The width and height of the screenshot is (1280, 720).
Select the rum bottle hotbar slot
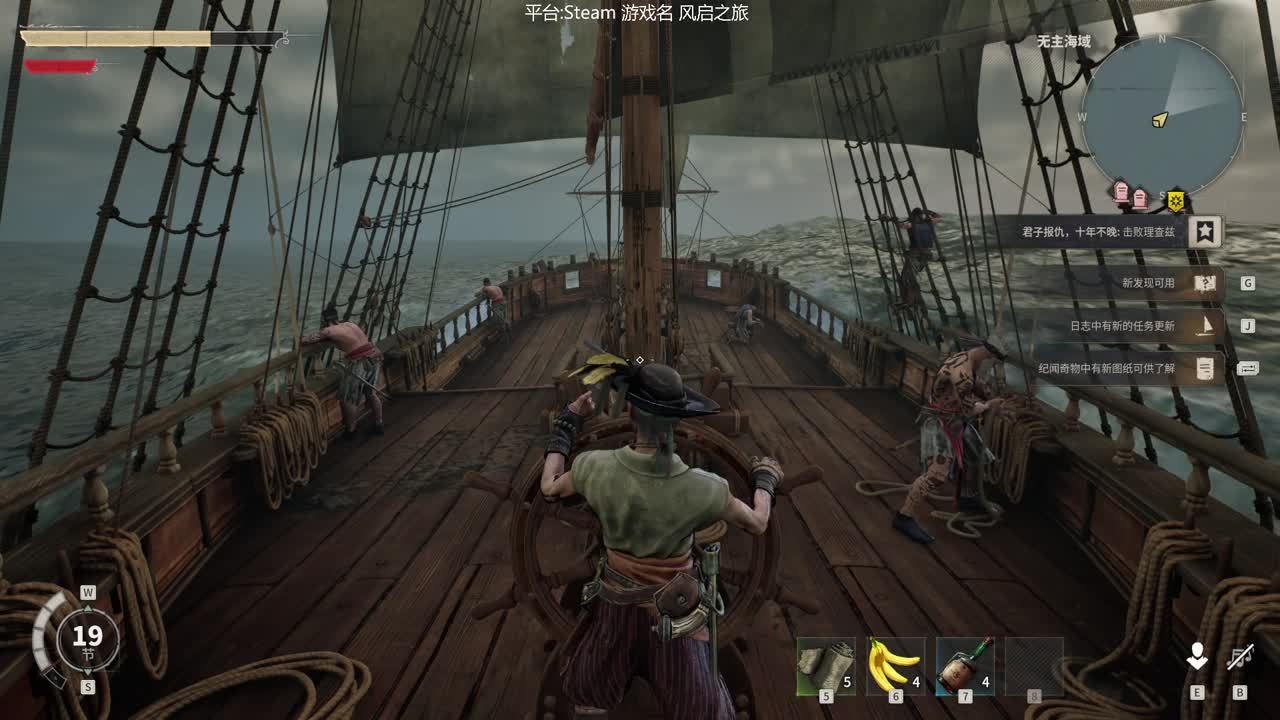pyautogui.click(x=965, y=667)
